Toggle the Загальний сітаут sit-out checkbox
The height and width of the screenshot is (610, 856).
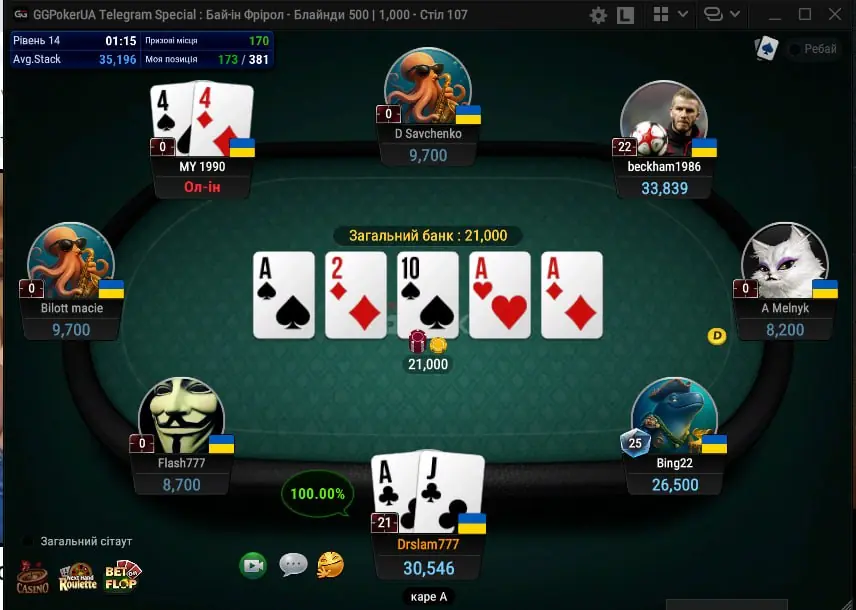[x=28, y=541]
